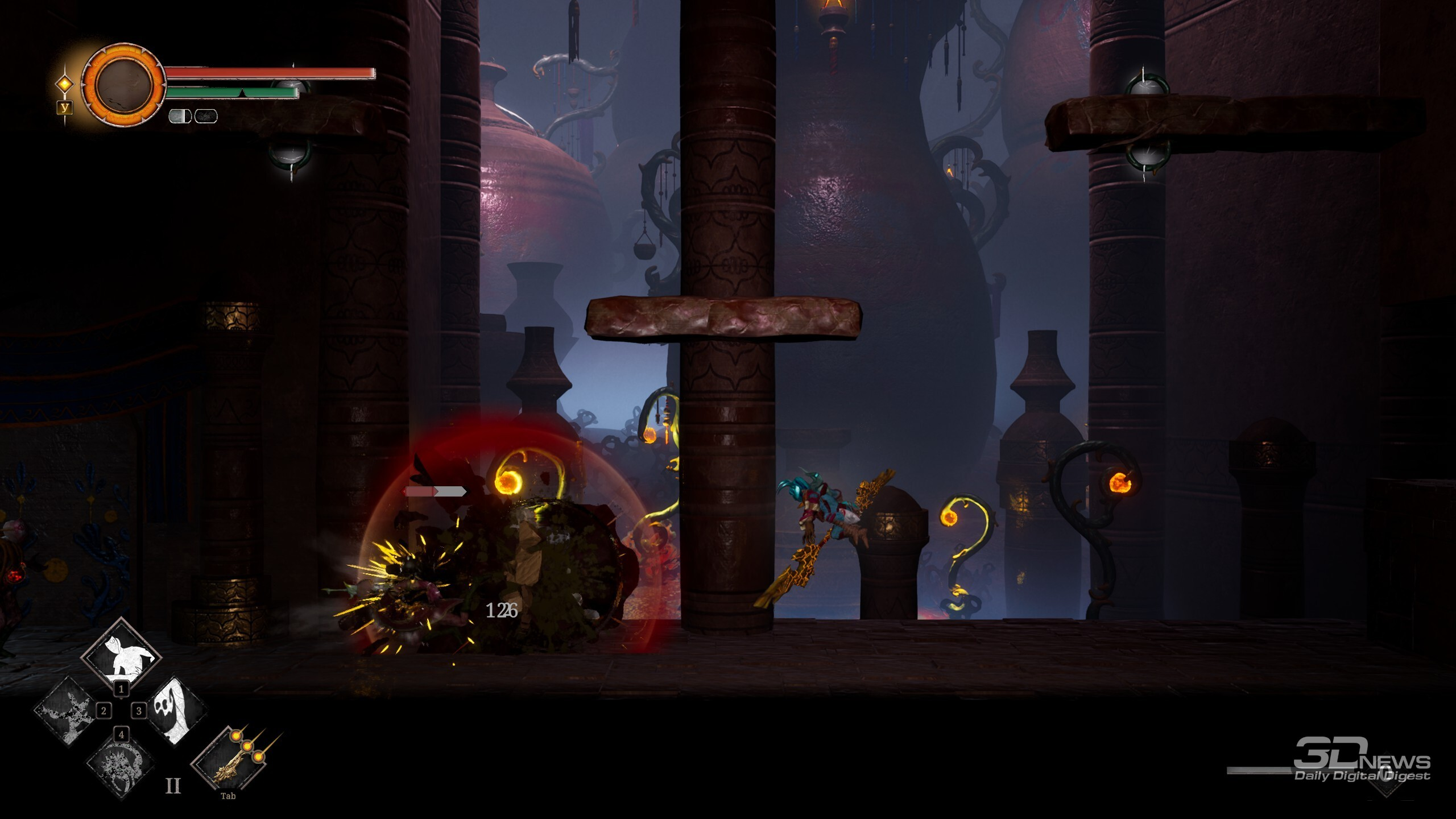Pick the dimmed curled beast ability diamond
The image size is (1456, 819).
click(x=119, y=766)
